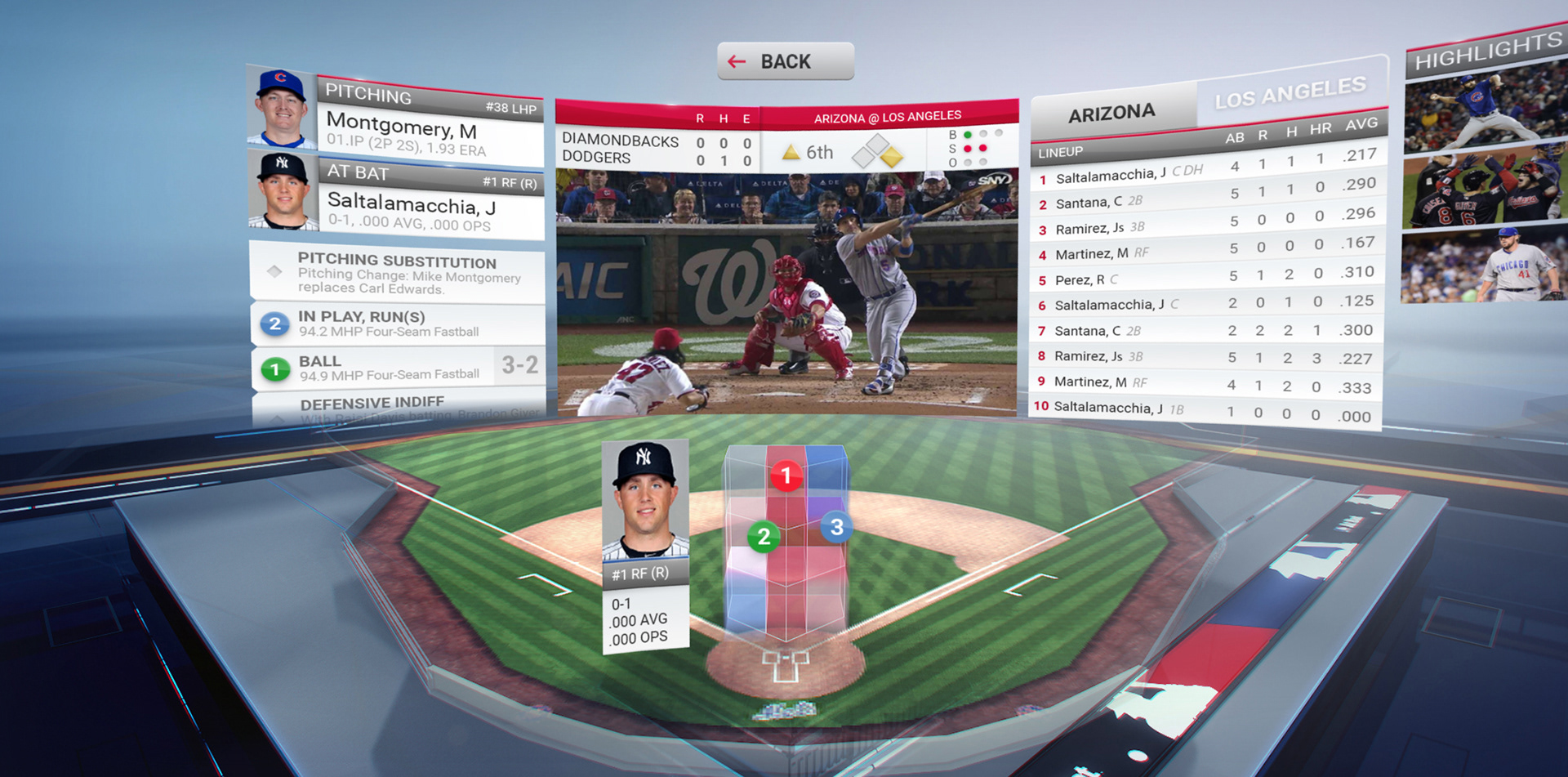The height and width of the screenshot is (777, 1568).
Task: Select the Pitching Substitution event
Action: [x=398, y=273]
